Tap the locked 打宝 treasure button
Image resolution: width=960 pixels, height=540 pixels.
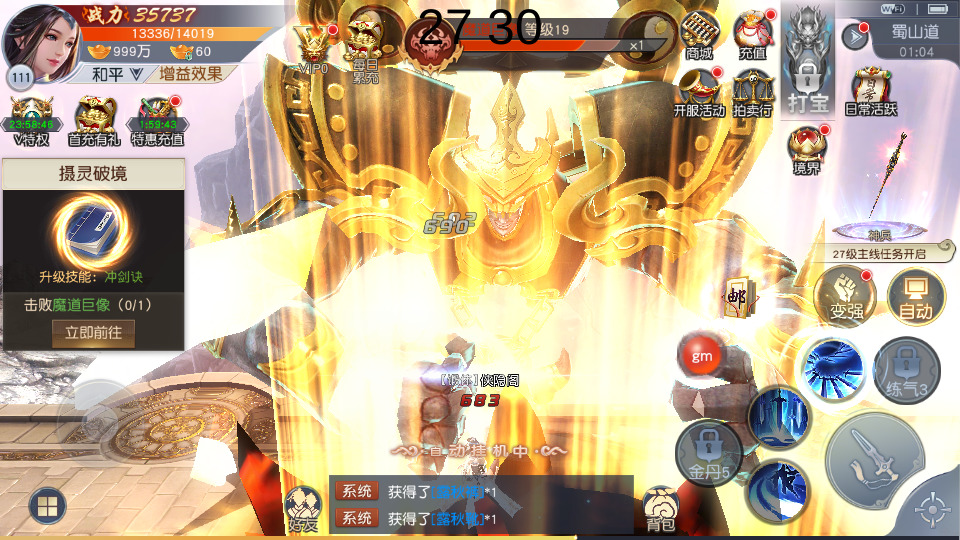(808, 62)
